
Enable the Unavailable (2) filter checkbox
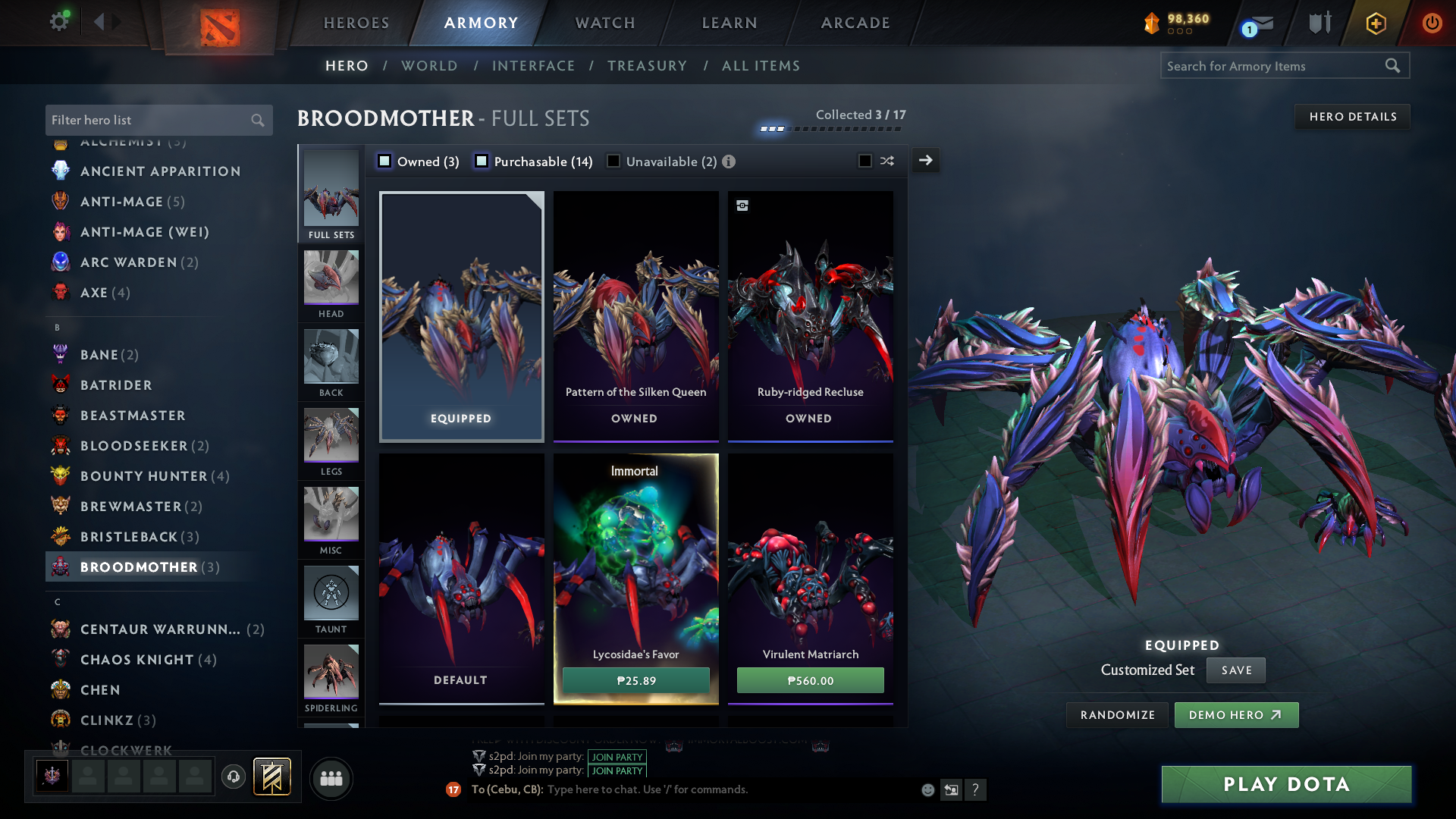coord(613,162)
